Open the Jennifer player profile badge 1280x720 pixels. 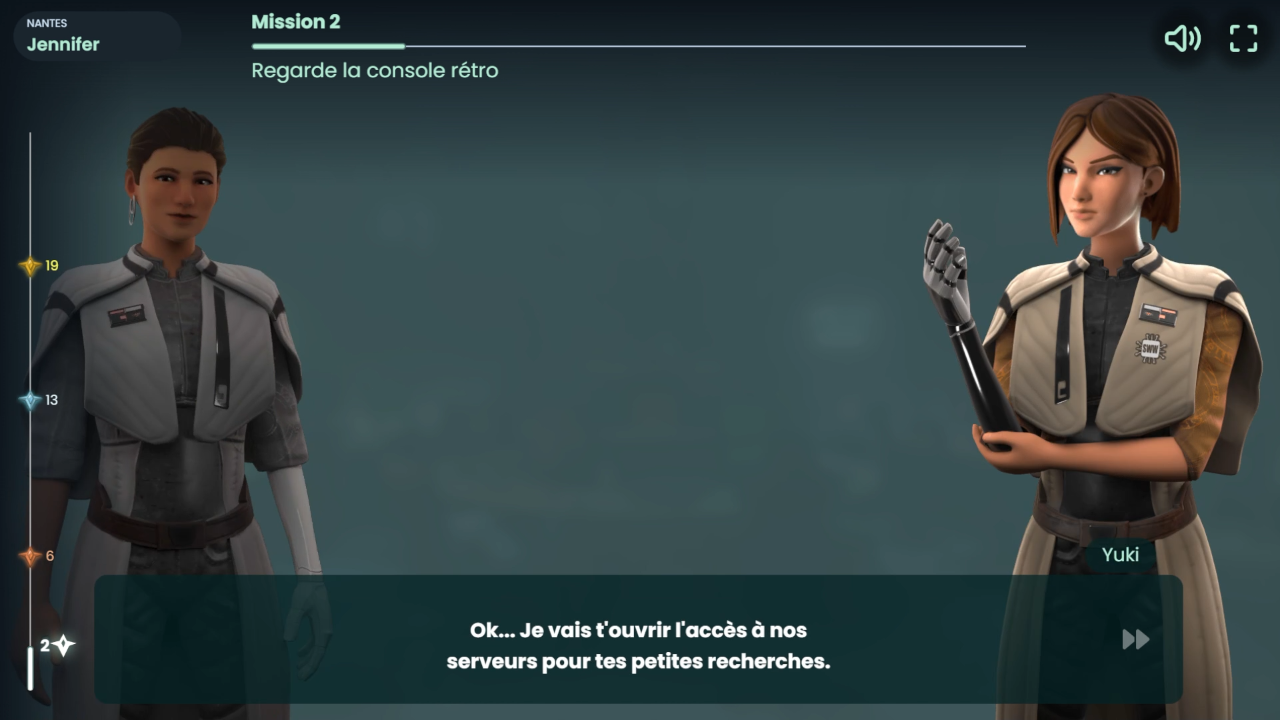coord(96,36)
